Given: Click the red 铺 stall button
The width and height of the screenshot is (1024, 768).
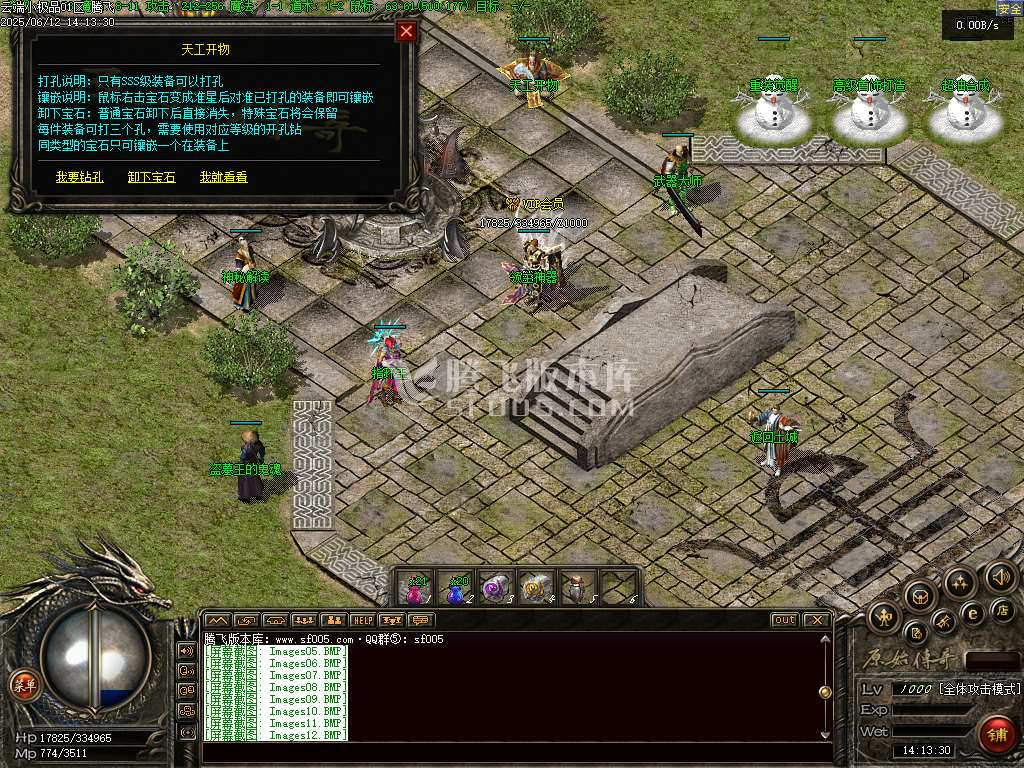Looking at the screenshot, I should (x=994, y=735).
